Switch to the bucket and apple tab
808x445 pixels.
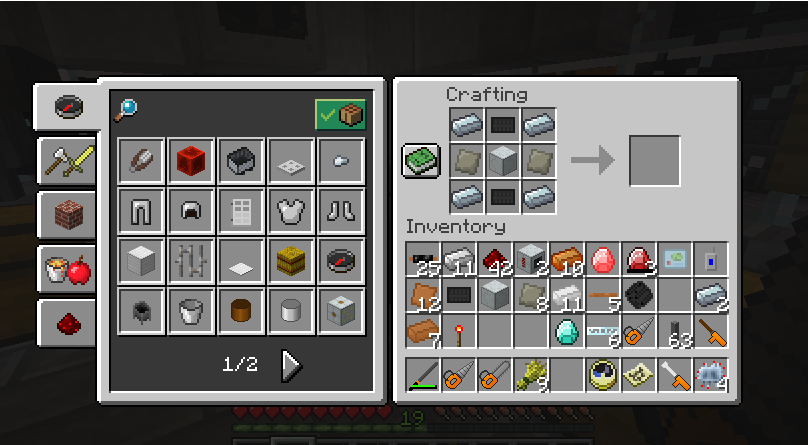coord(67,267)
